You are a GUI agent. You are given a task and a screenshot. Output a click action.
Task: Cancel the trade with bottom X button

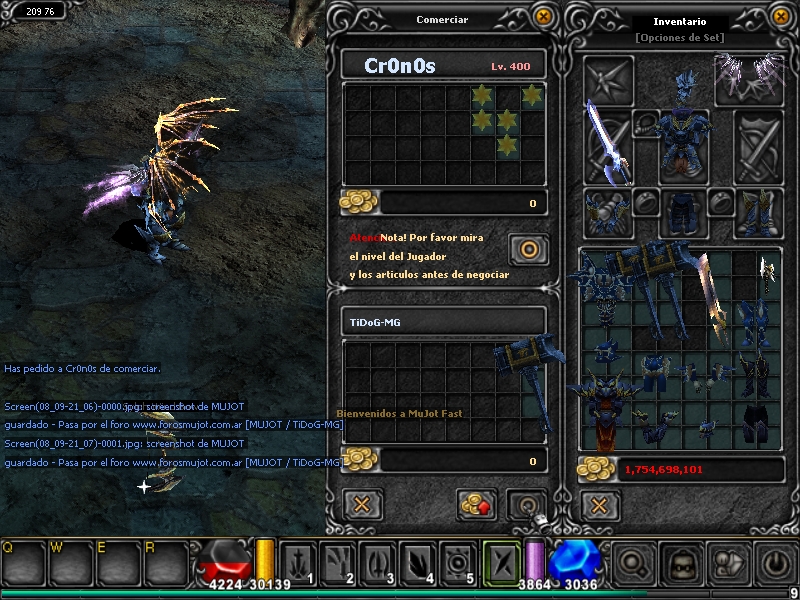(363, 503)
